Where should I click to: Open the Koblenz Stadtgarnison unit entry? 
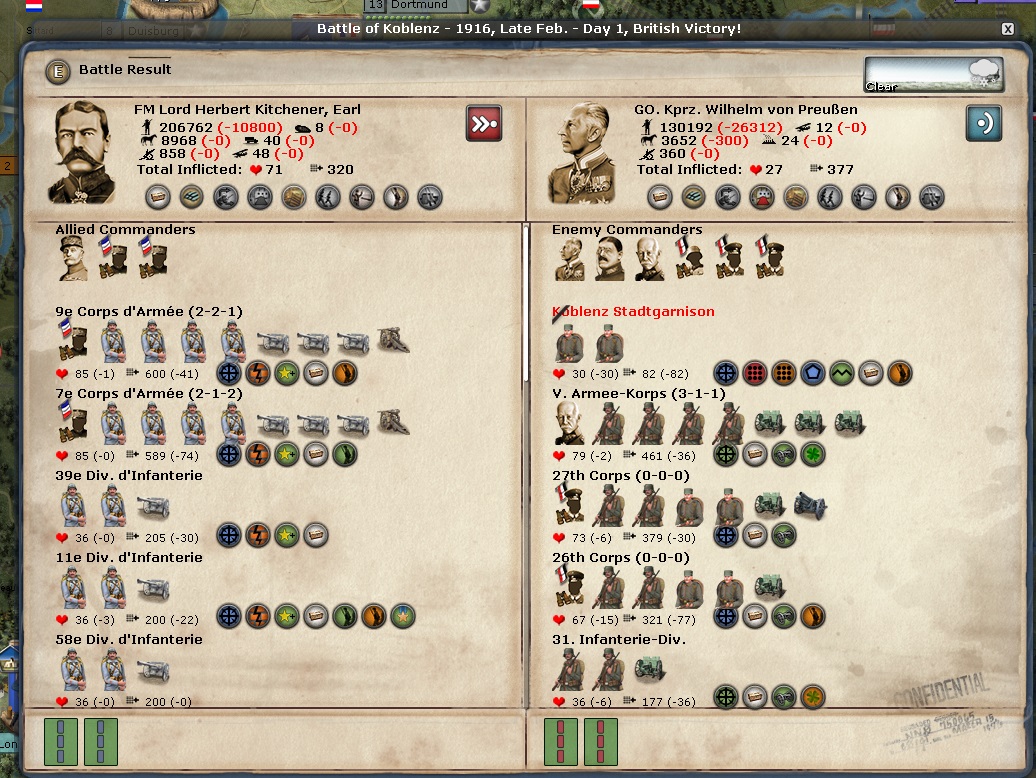click(x=633, y=312)
